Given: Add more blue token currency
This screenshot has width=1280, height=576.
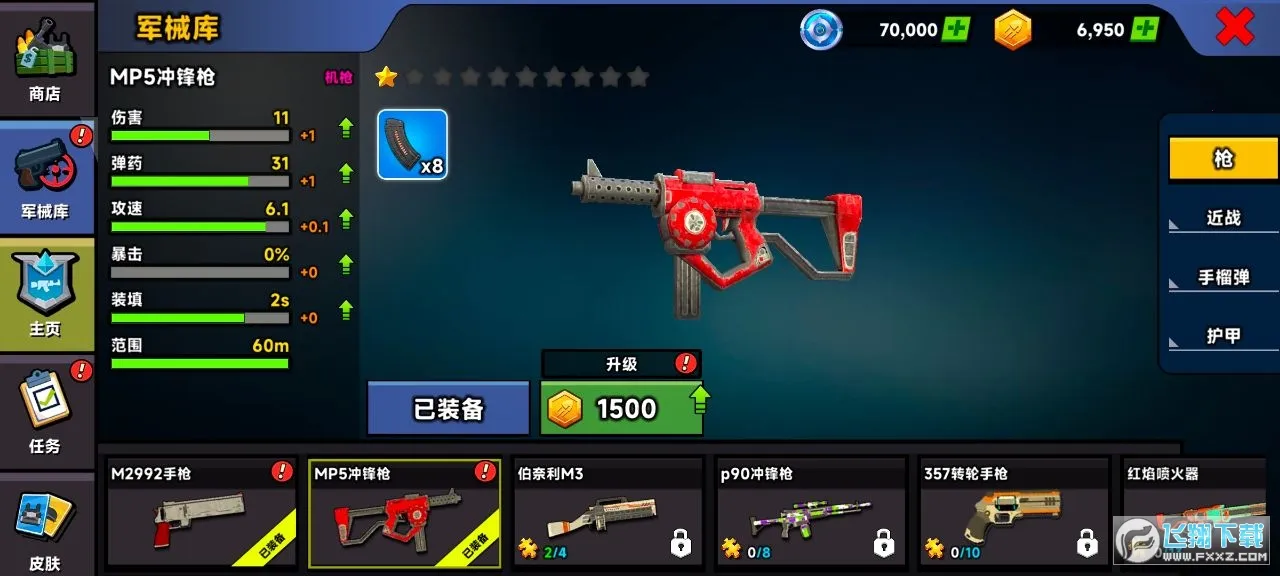Looking at the screenshot, I should click(x=956, y=29).
